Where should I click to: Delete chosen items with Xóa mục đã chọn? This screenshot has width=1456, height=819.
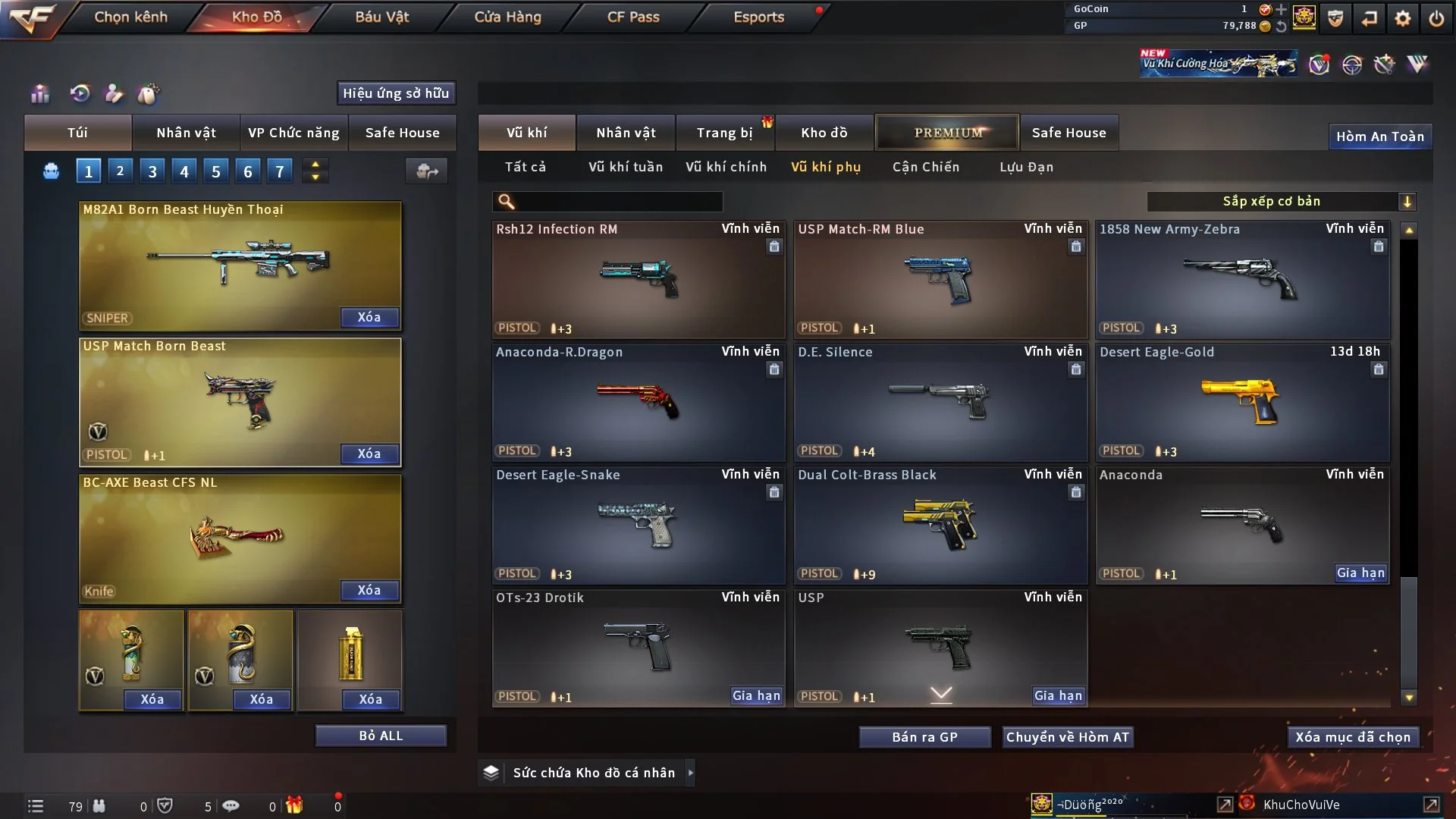tap(1352, 737)
